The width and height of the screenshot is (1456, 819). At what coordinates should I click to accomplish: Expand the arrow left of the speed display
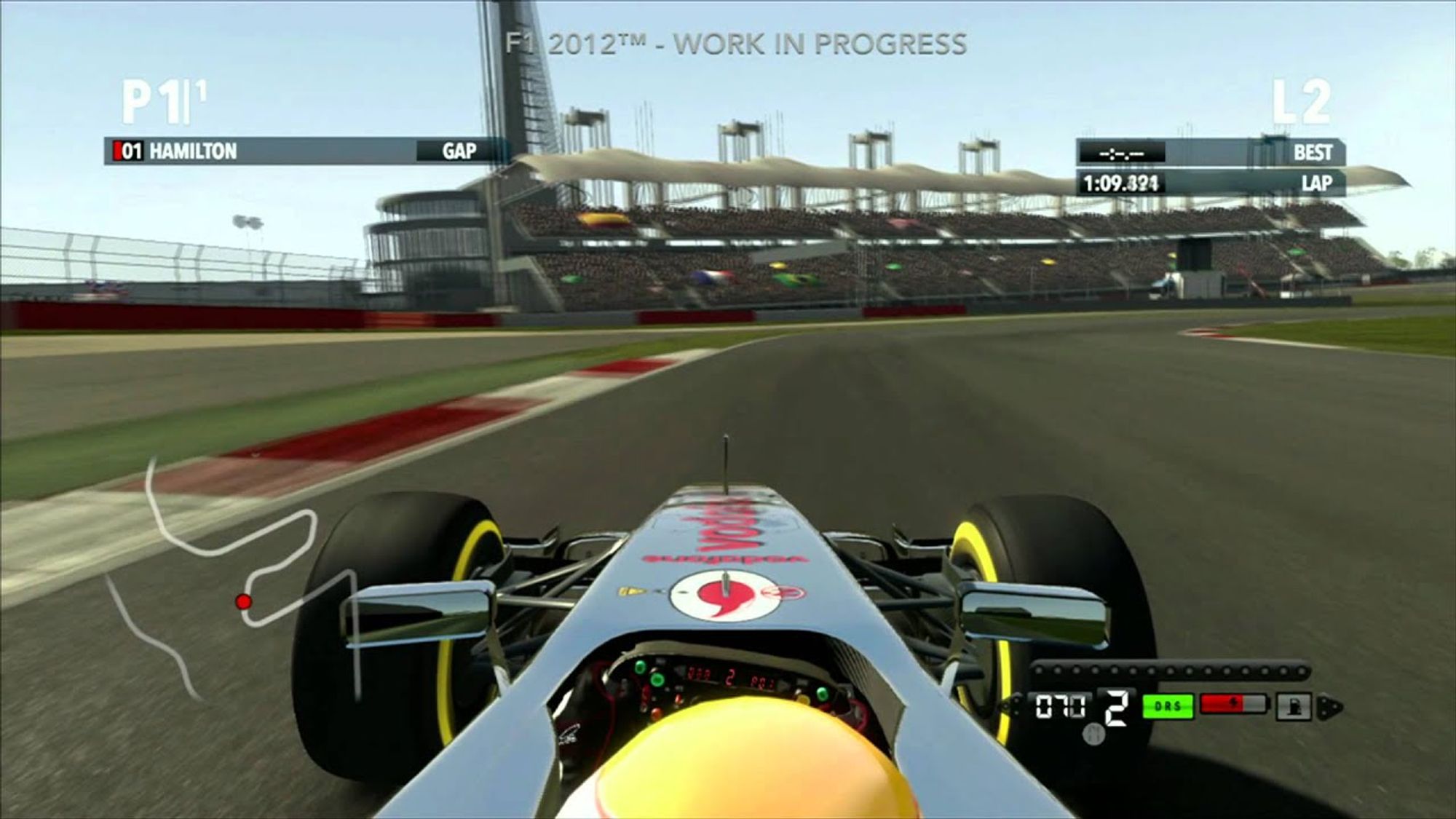coord(1010,704)
